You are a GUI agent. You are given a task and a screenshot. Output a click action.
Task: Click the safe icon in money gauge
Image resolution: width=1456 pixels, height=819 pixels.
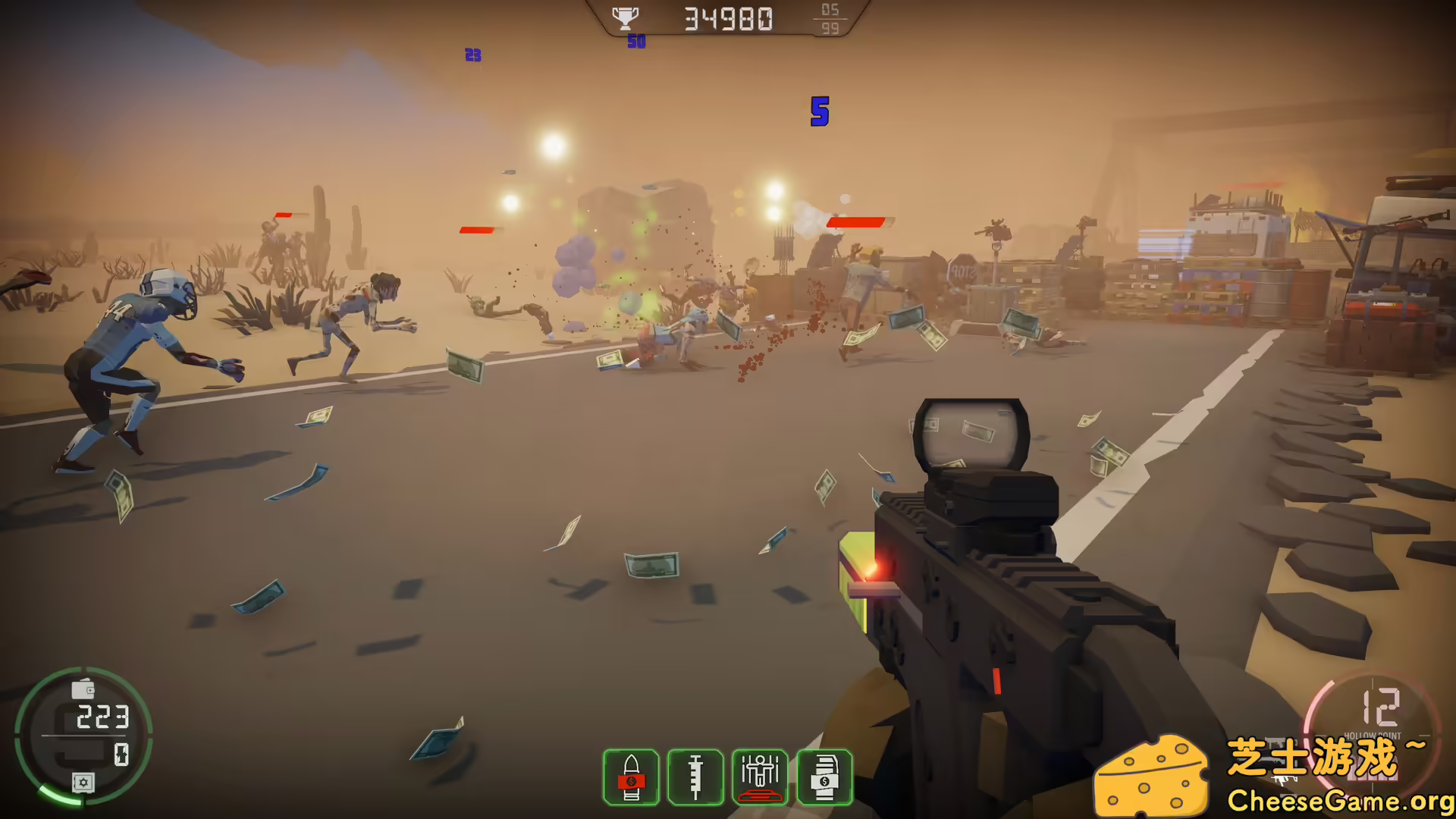coord(83,782)
